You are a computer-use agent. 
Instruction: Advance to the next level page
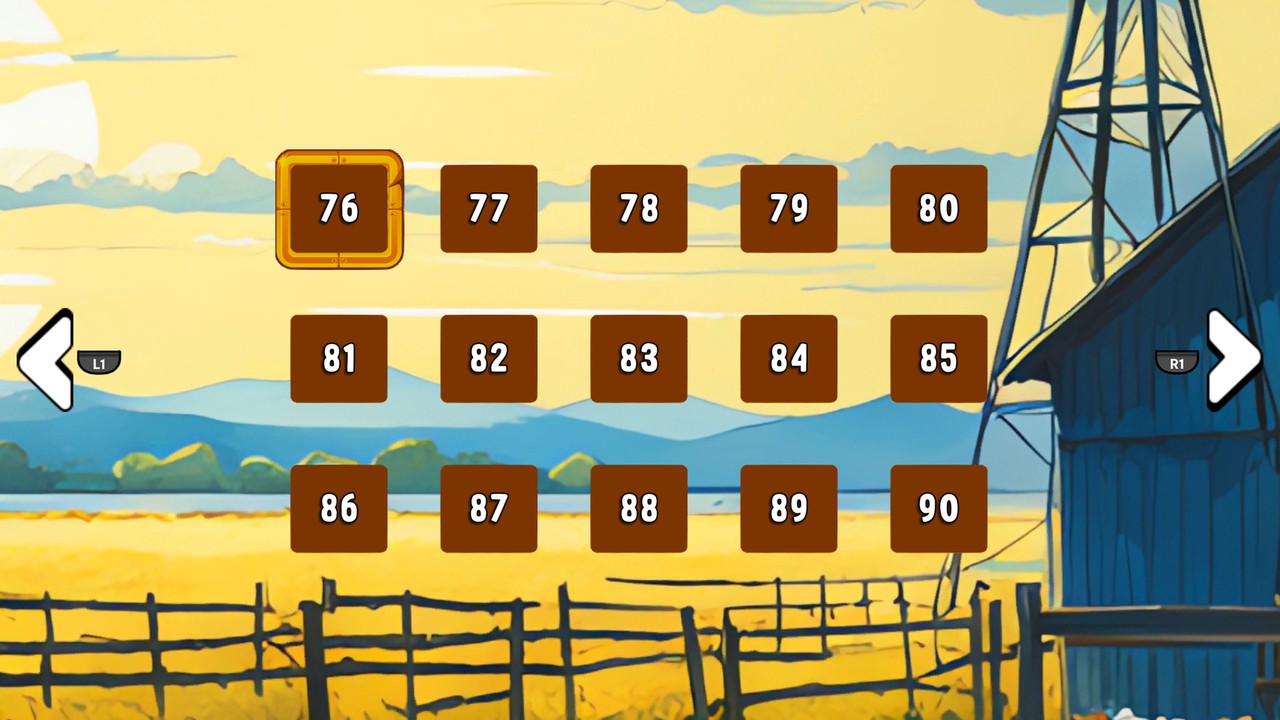(1234, 362)
